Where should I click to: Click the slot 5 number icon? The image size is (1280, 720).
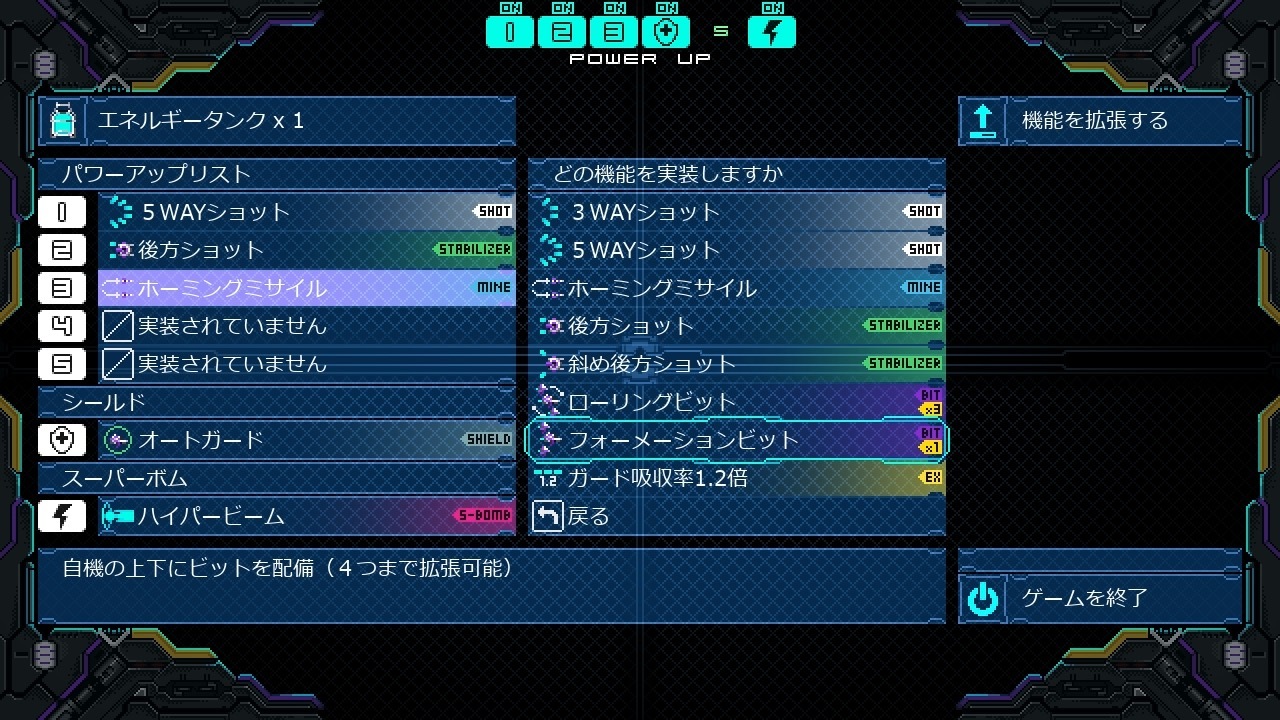coord(62,364)
